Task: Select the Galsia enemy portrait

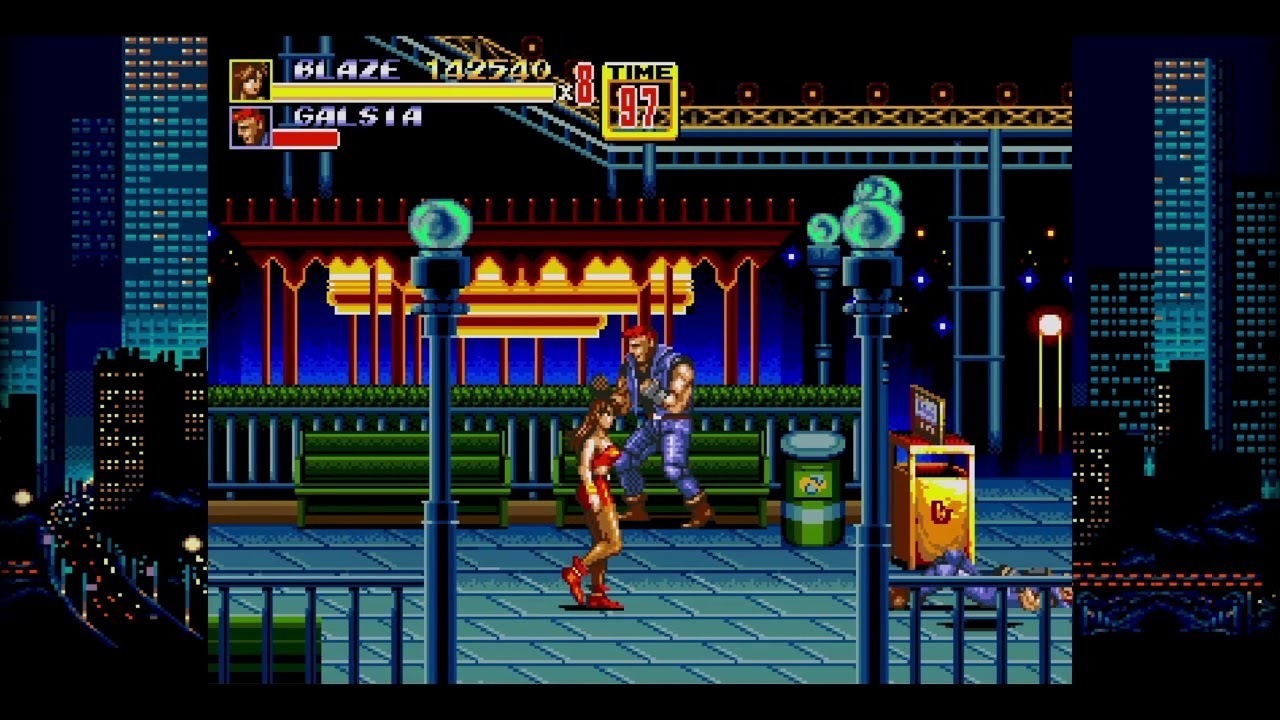Action: pyautogui.click(x=250, y=127)
